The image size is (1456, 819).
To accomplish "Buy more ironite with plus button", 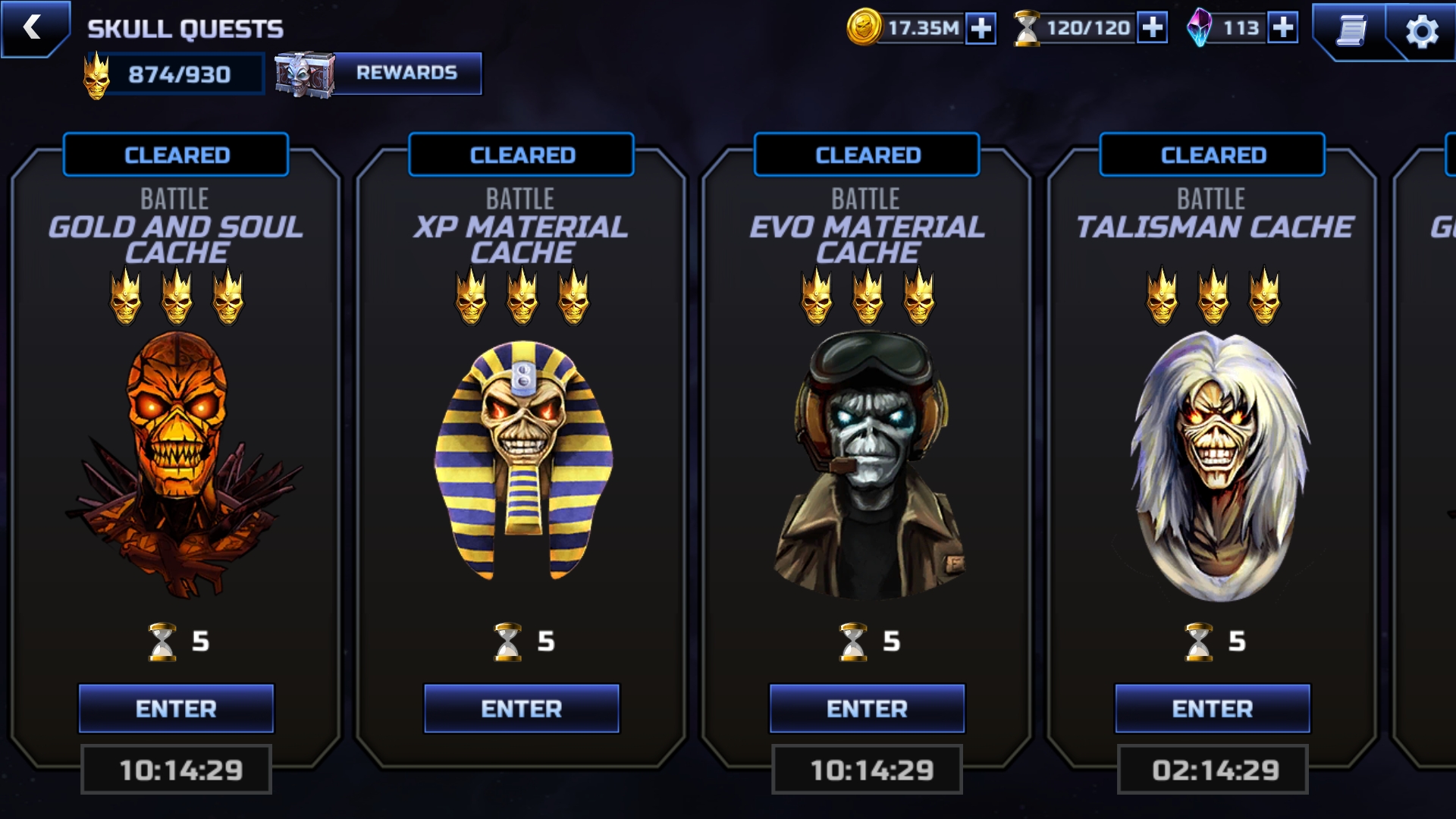I will (1282, 28).
